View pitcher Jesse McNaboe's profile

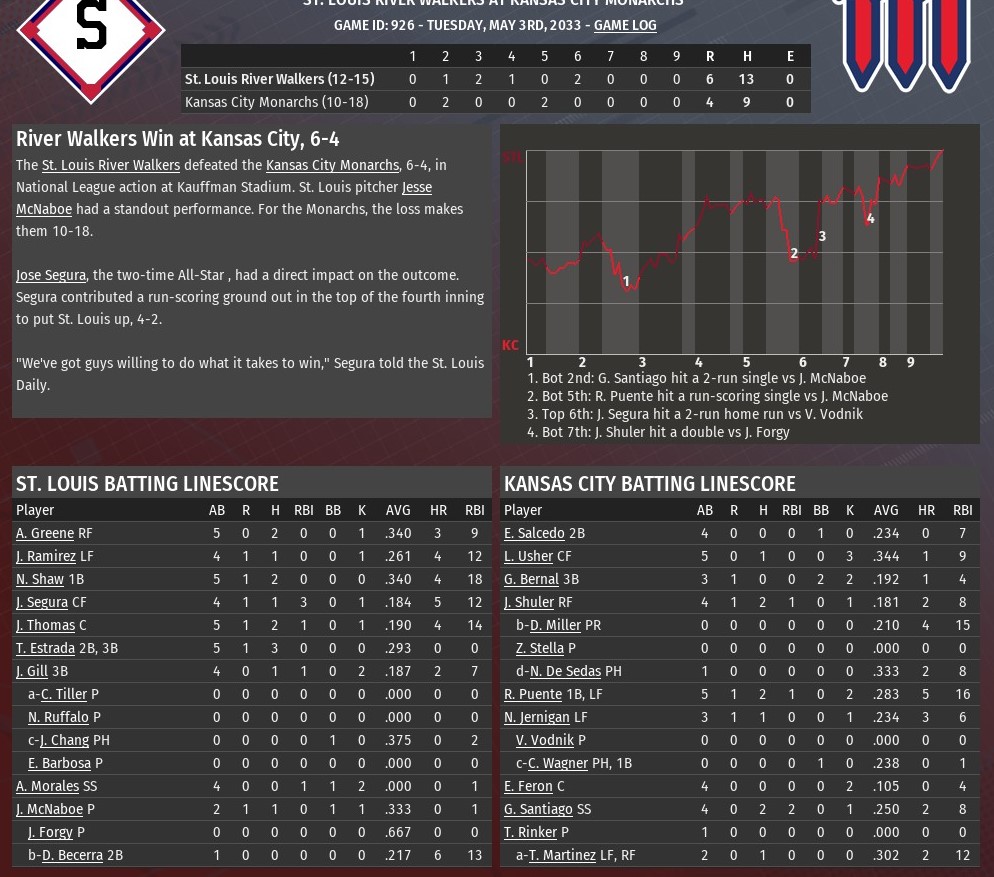(416, 188)
